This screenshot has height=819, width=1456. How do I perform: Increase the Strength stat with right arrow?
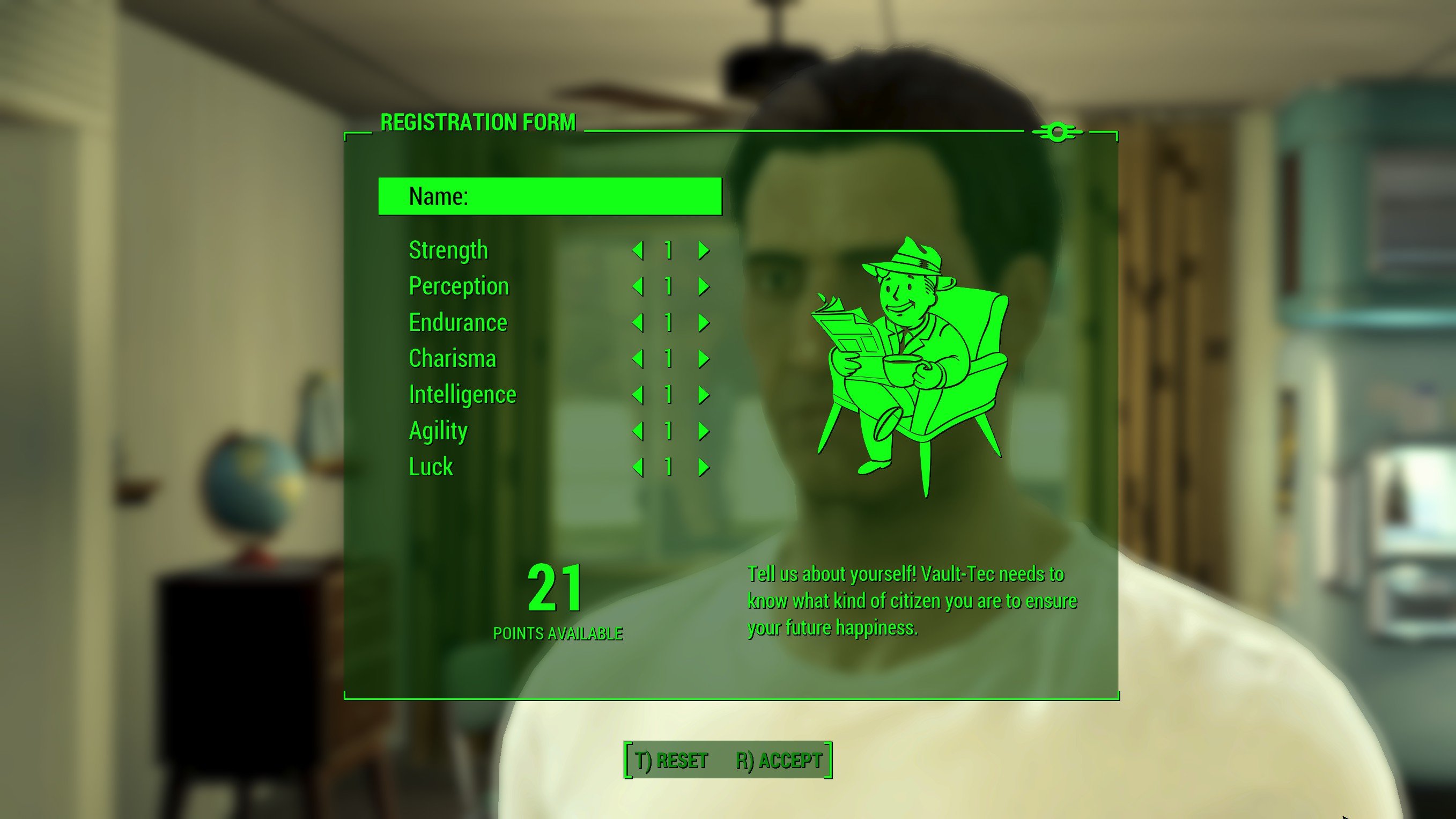(x=703, y=250)
